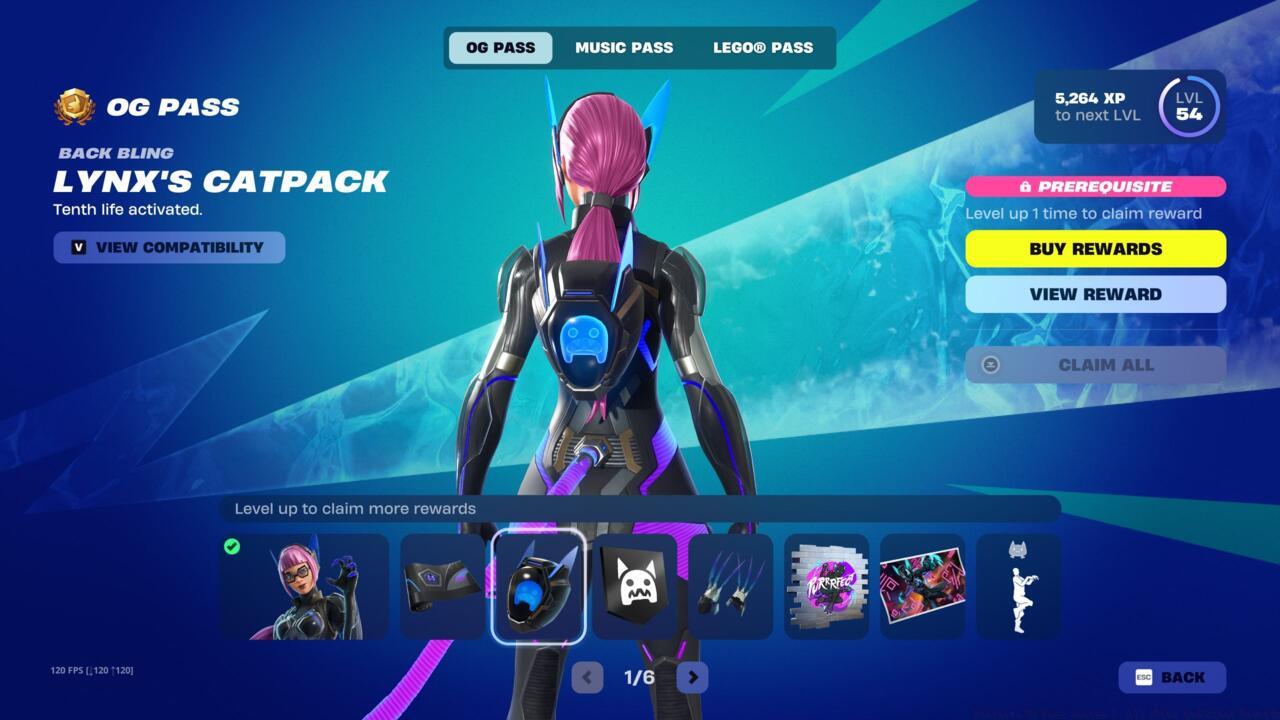
Task: Pick the claw pickaxe reward item
Action: (x=730, y=585)
